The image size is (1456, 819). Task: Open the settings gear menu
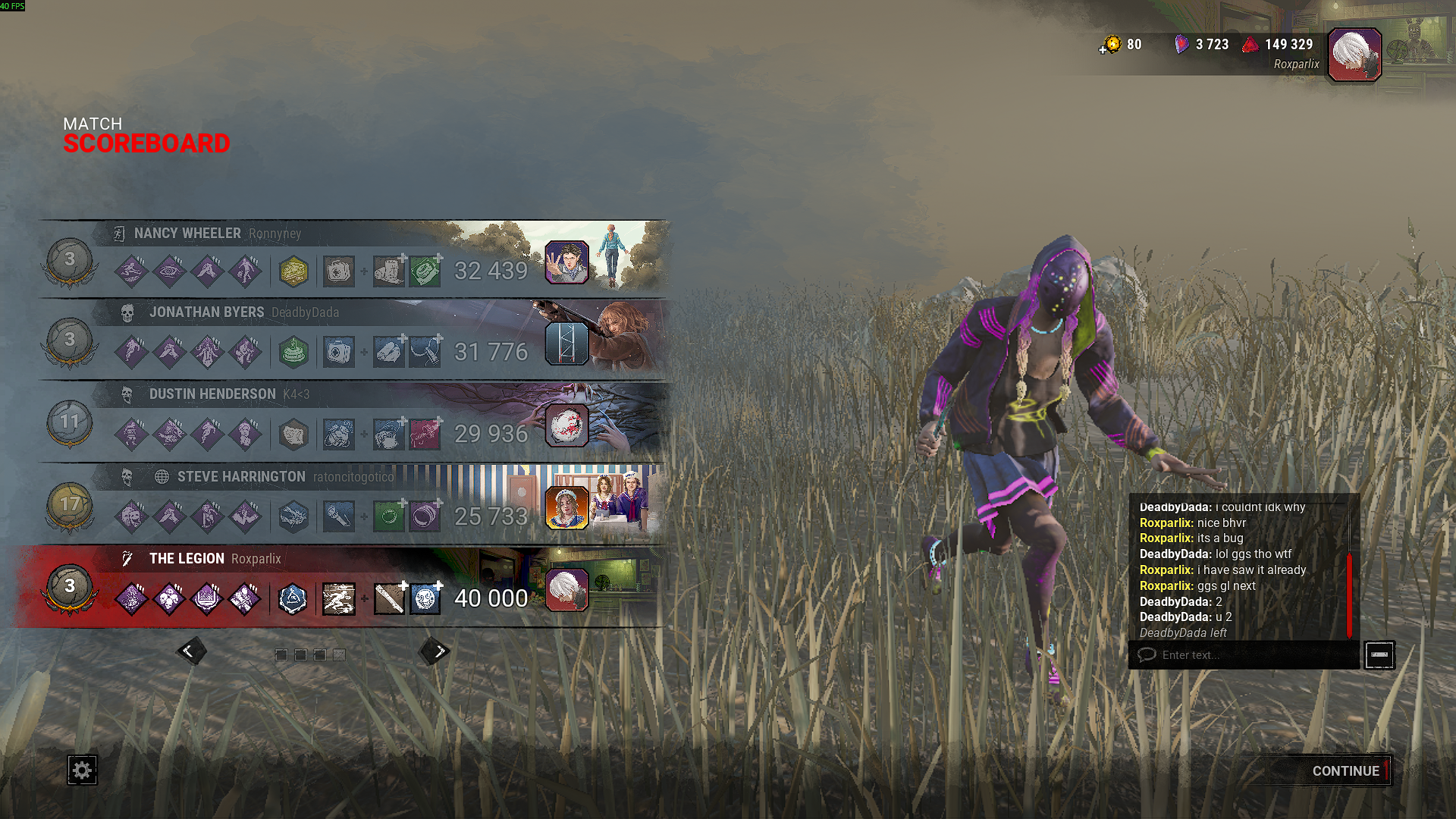pos(82,770)
